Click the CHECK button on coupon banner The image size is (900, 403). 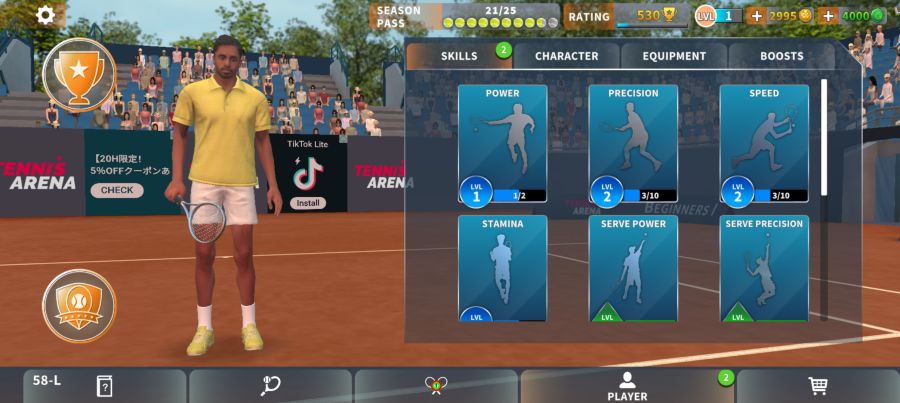click(x=116, y=190)
